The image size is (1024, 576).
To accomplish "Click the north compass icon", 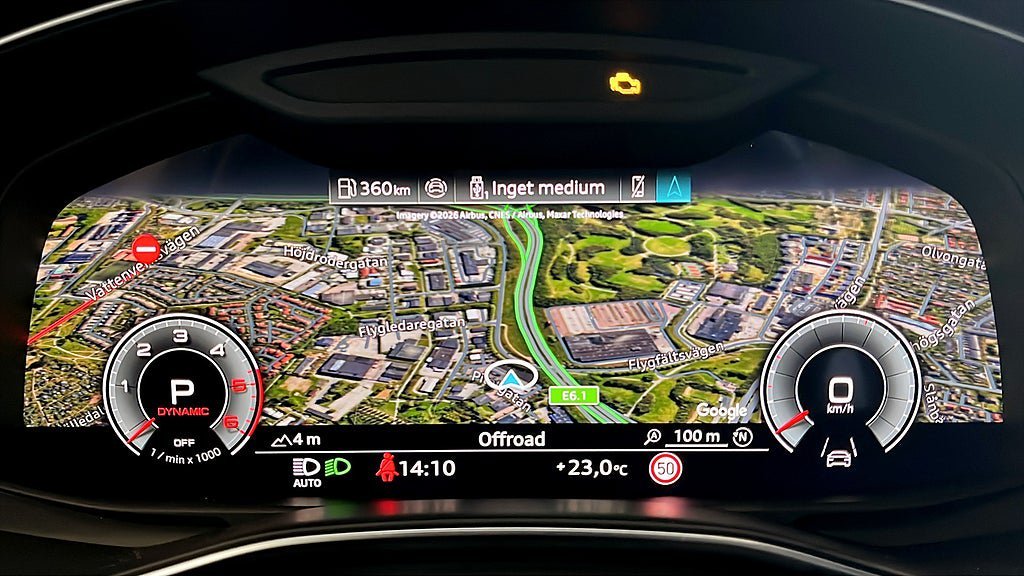I will click(741, 437).
